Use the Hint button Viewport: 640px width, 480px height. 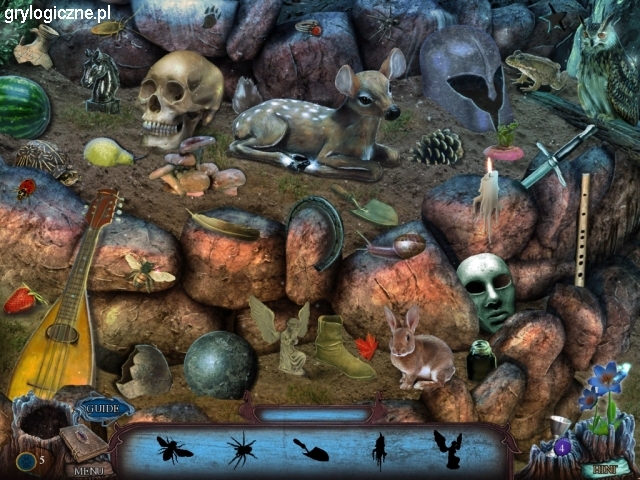point(603,467)
